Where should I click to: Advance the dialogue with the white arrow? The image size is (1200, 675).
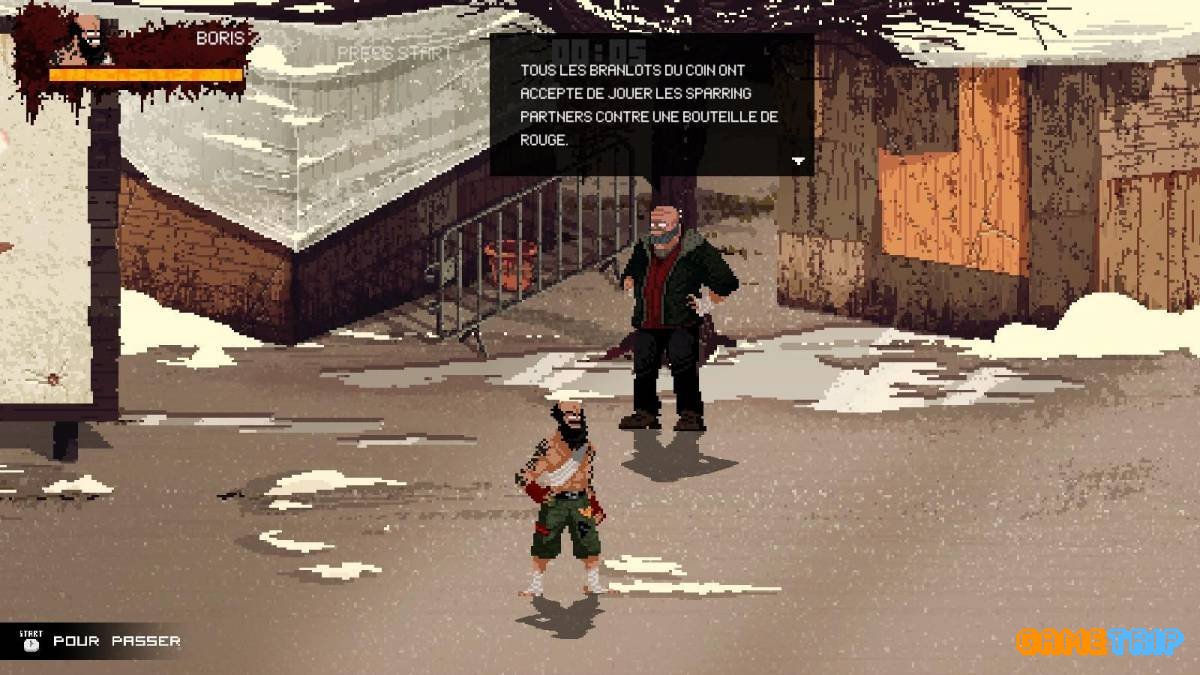tap(798, 160)
